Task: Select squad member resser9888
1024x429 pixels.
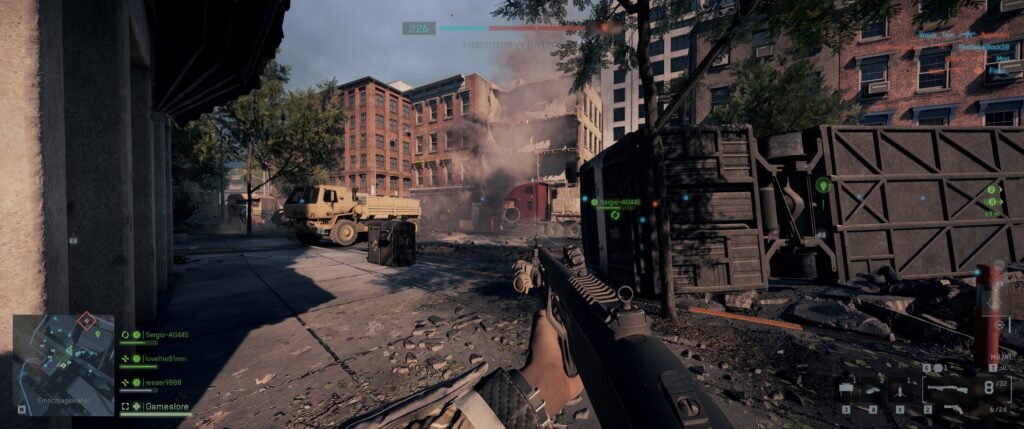Action: tap(153, 382)
